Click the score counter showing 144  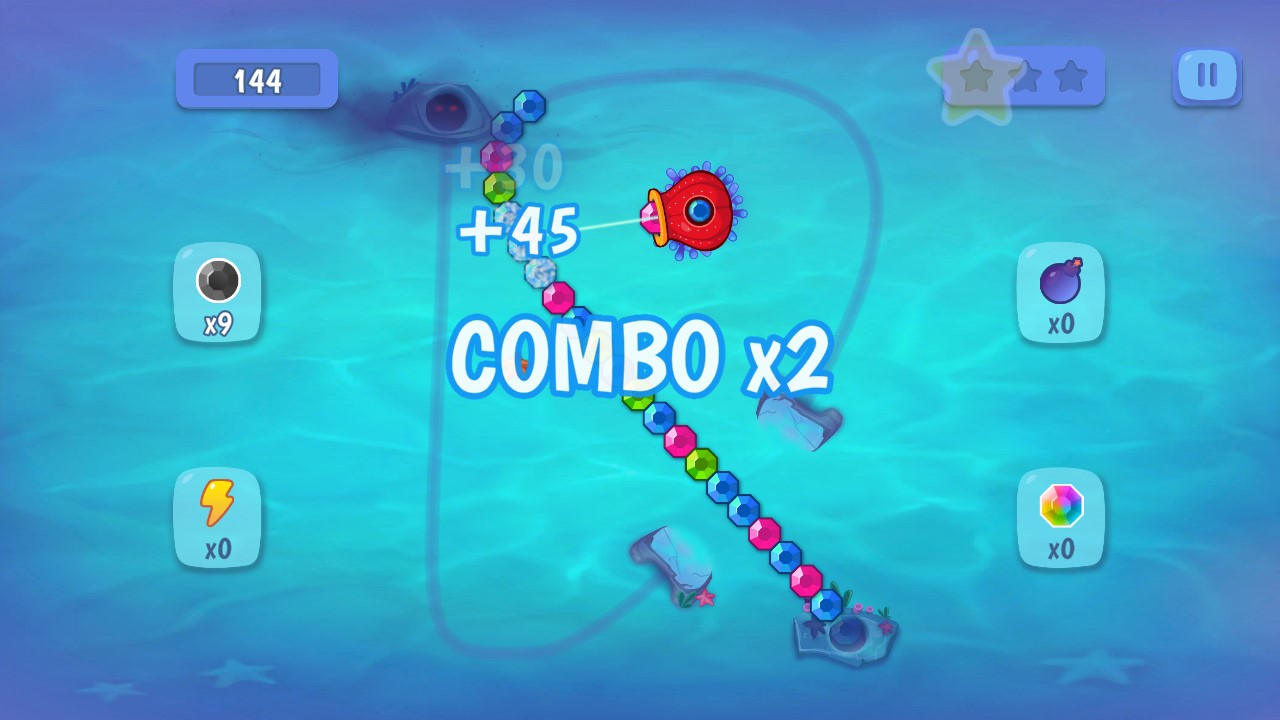click(x=256, y=77)
